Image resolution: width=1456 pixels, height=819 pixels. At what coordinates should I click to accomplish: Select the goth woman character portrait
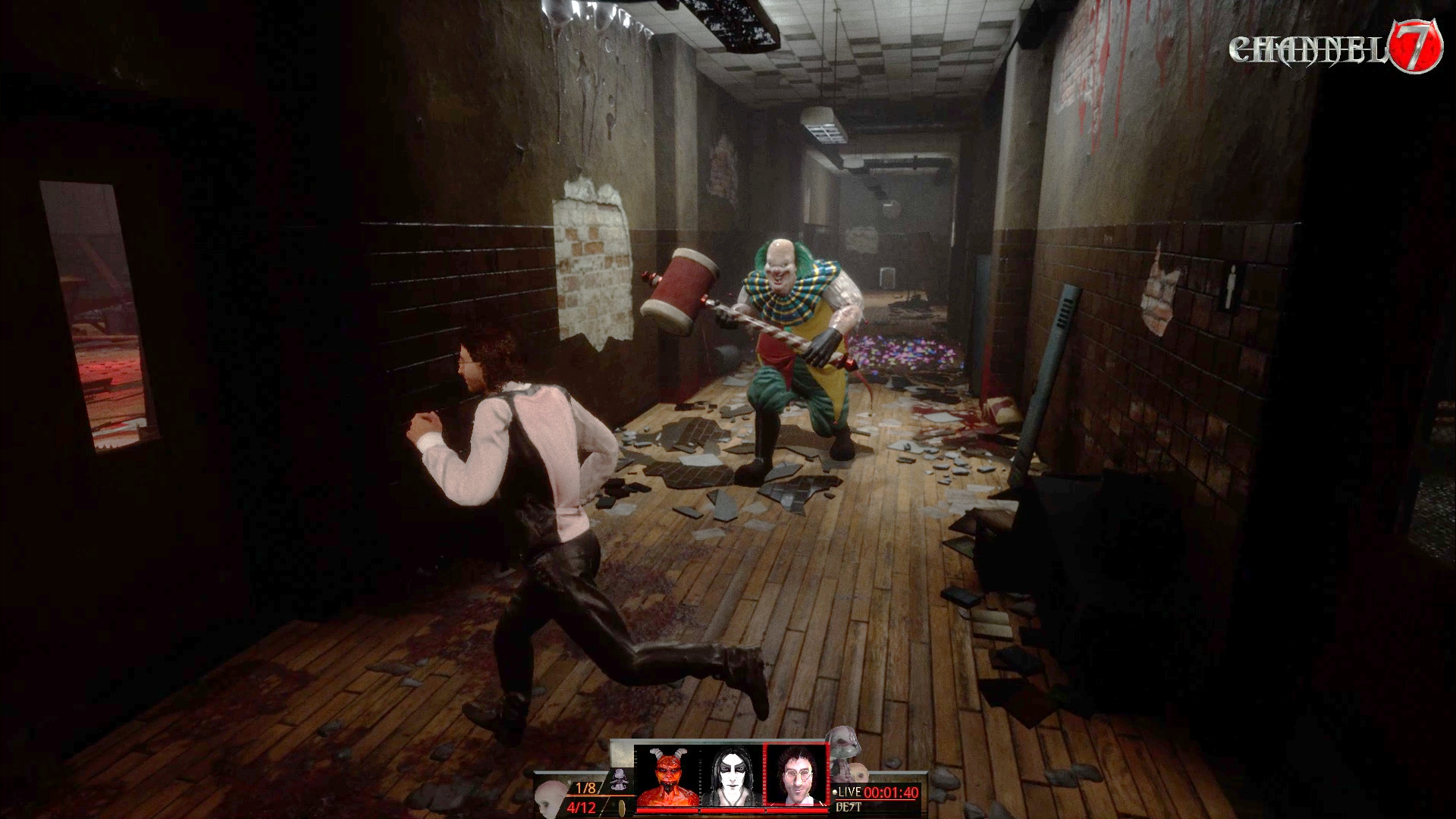[x=730, y=773]
